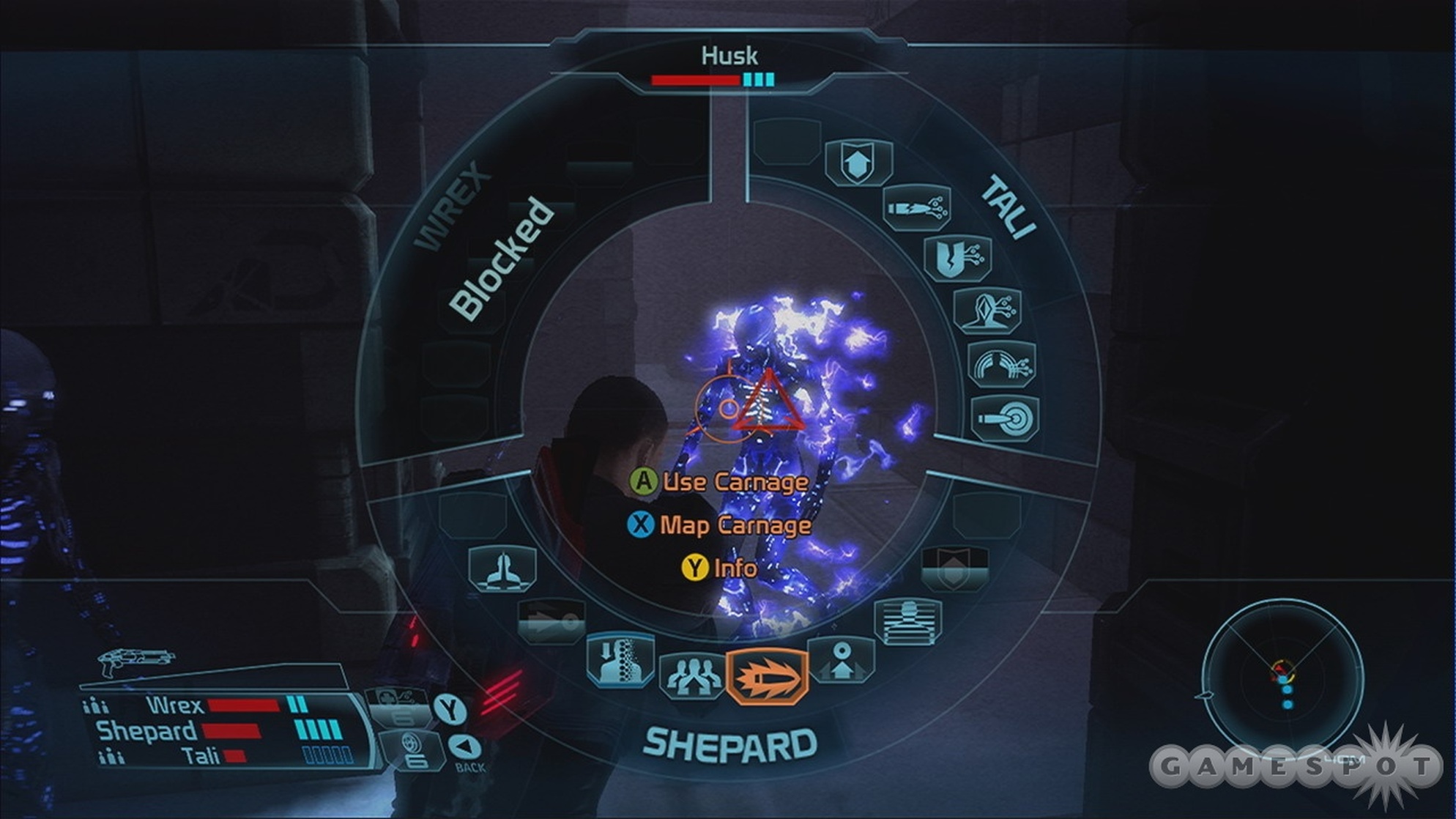Open Info for the Carnage power
1456x819 pixels.
[x=720, y=568]
